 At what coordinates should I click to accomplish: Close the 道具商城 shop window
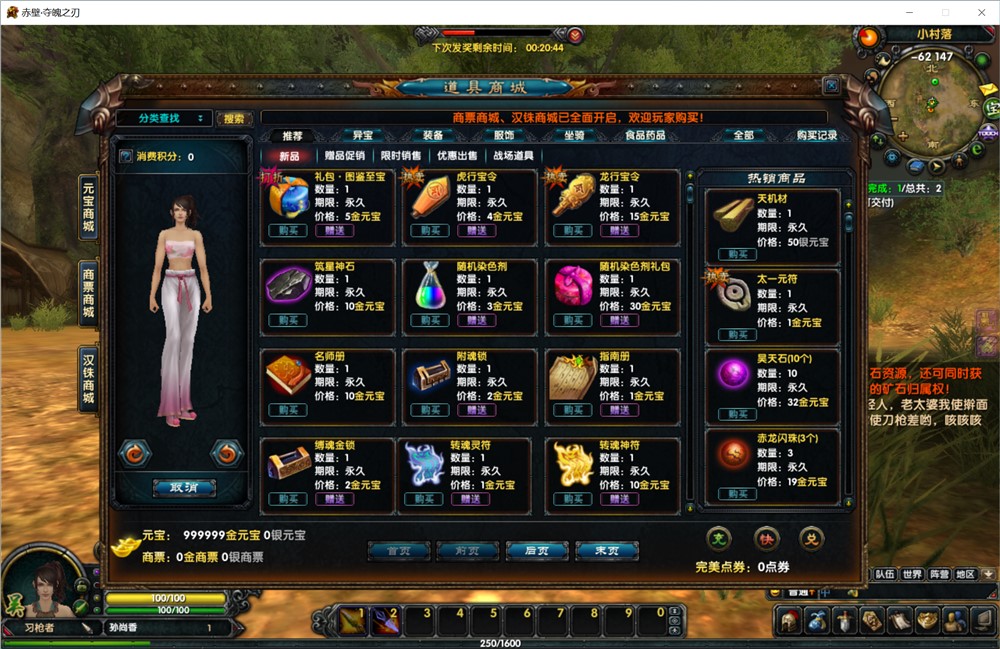pyautogui.click(x=830, y=86)
